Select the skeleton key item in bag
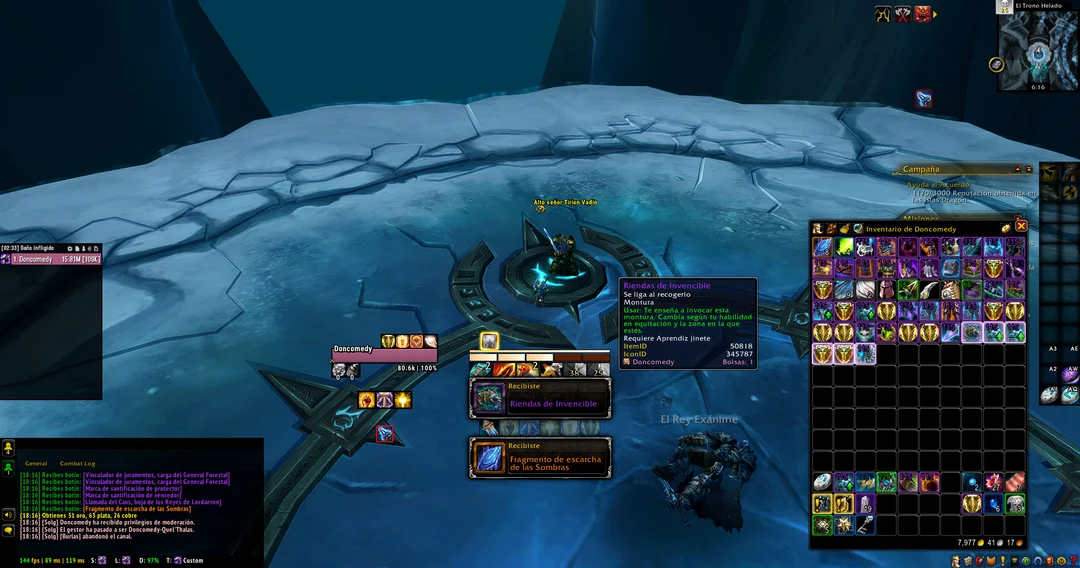Viewport: 1080px width, 568px height. 864,526
